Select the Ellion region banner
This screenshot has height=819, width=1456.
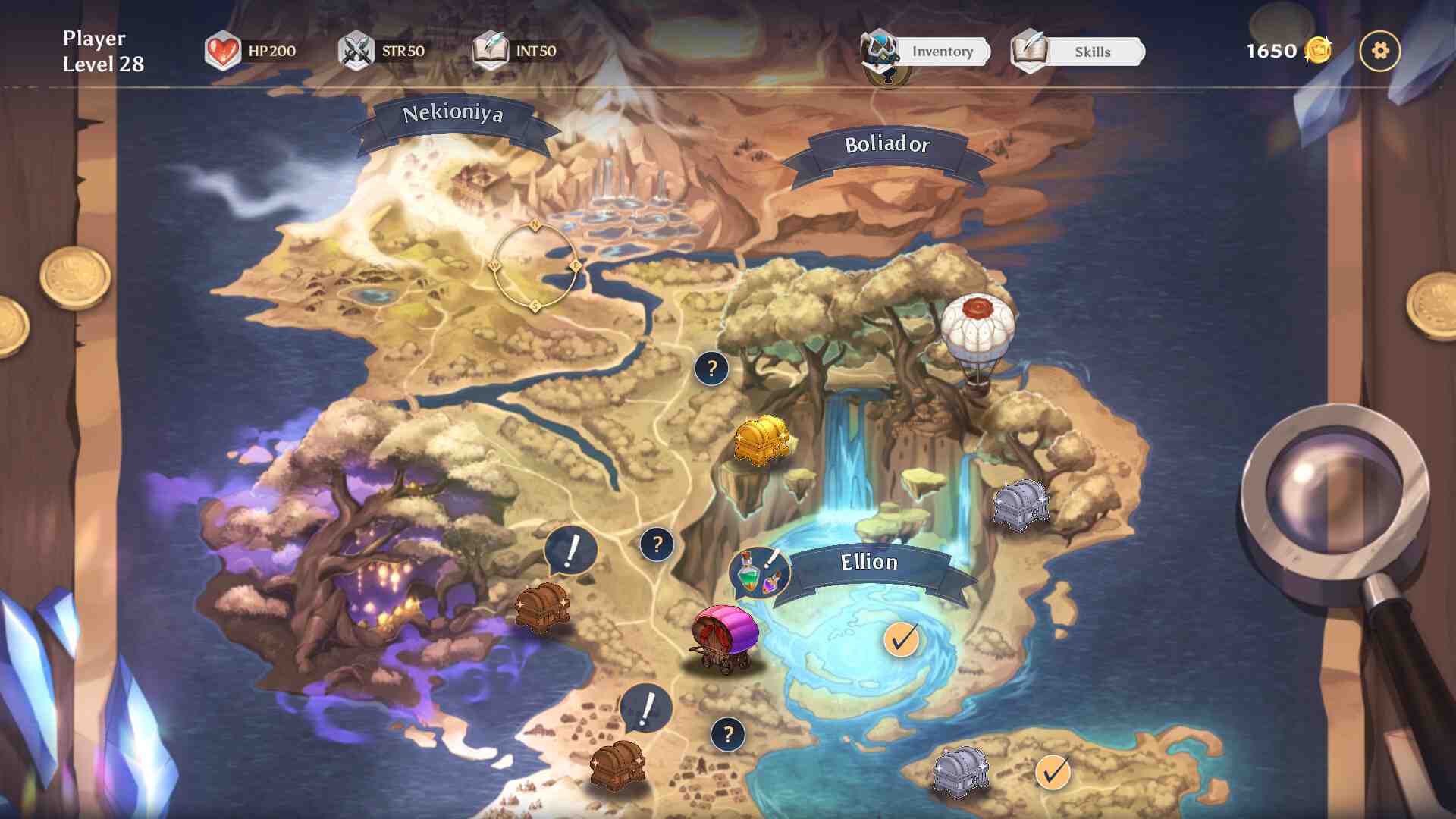[x=869, y=563]
